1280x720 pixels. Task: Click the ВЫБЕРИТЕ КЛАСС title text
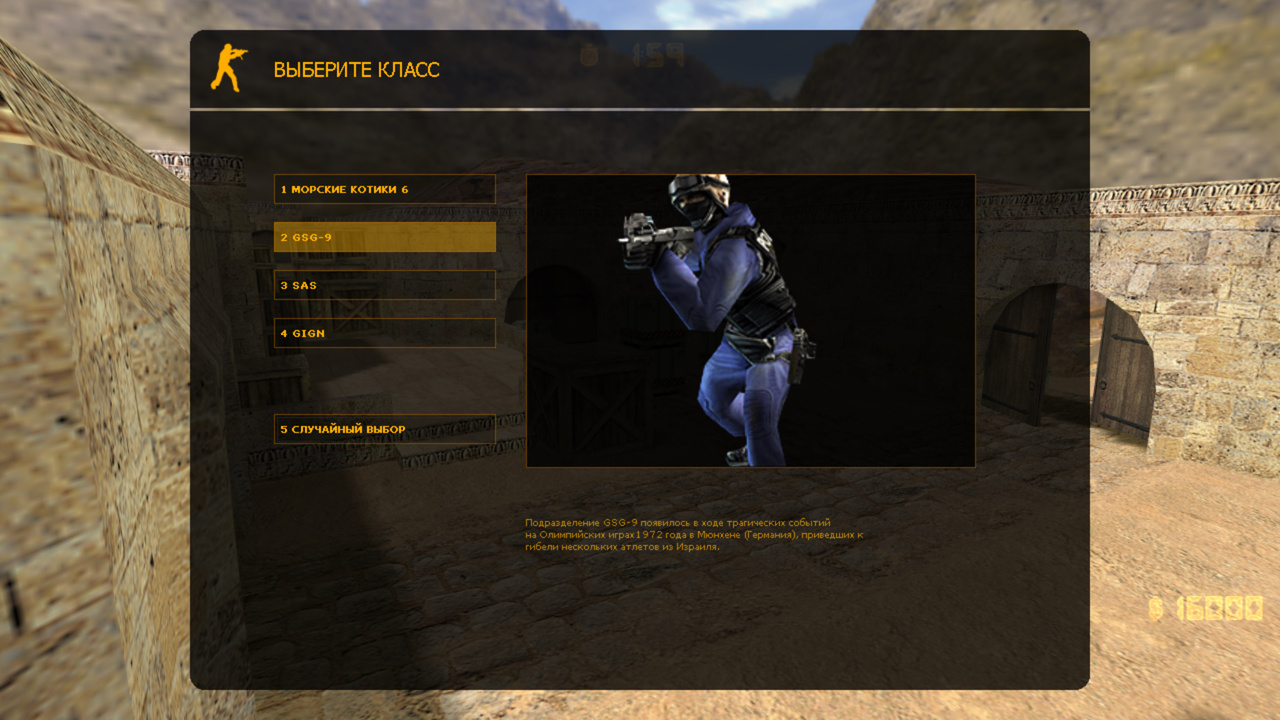tap(355, 70)
